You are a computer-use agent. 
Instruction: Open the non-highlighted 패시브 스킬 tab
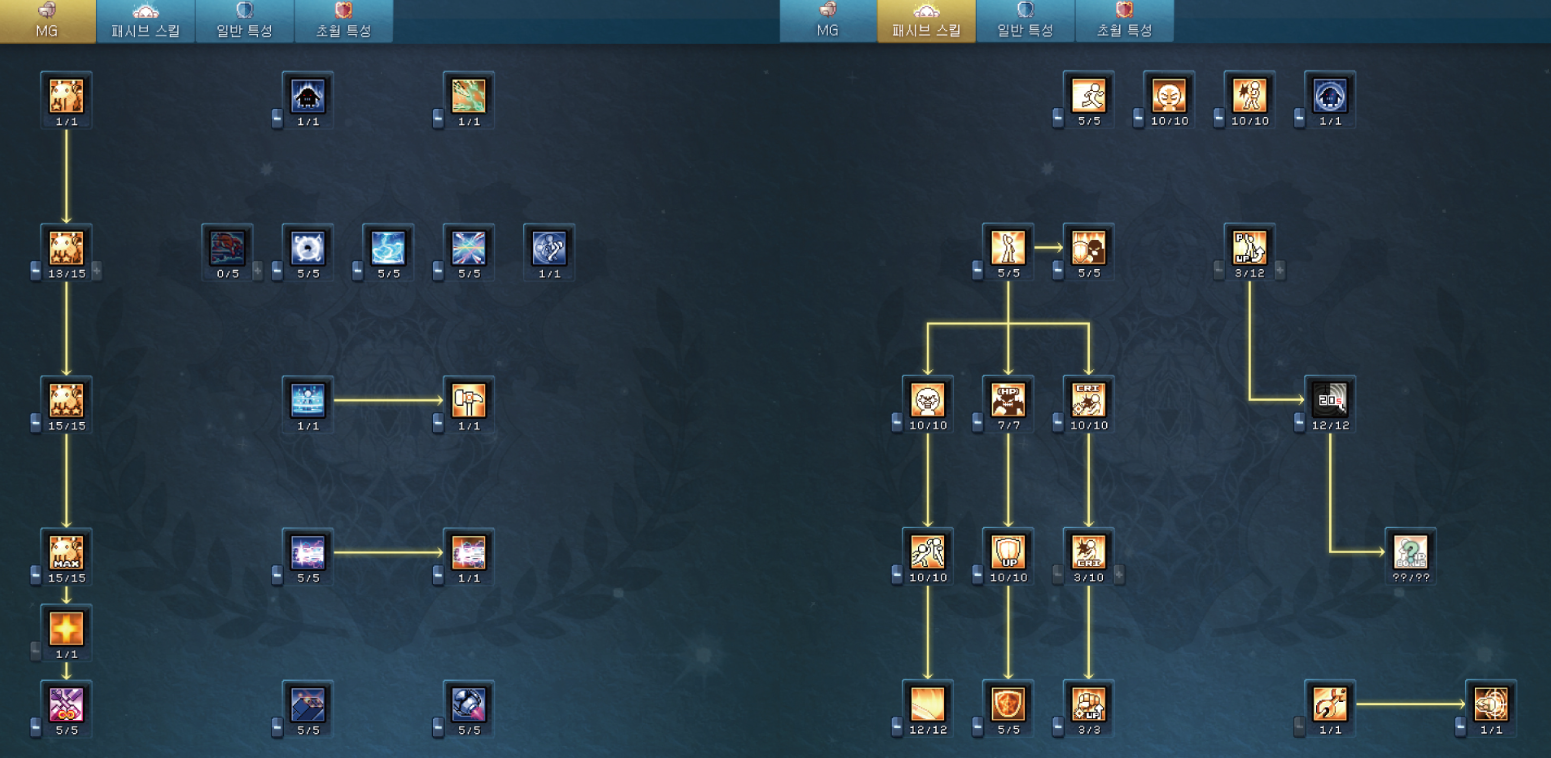pyautogui.click(x=146, y=21)
